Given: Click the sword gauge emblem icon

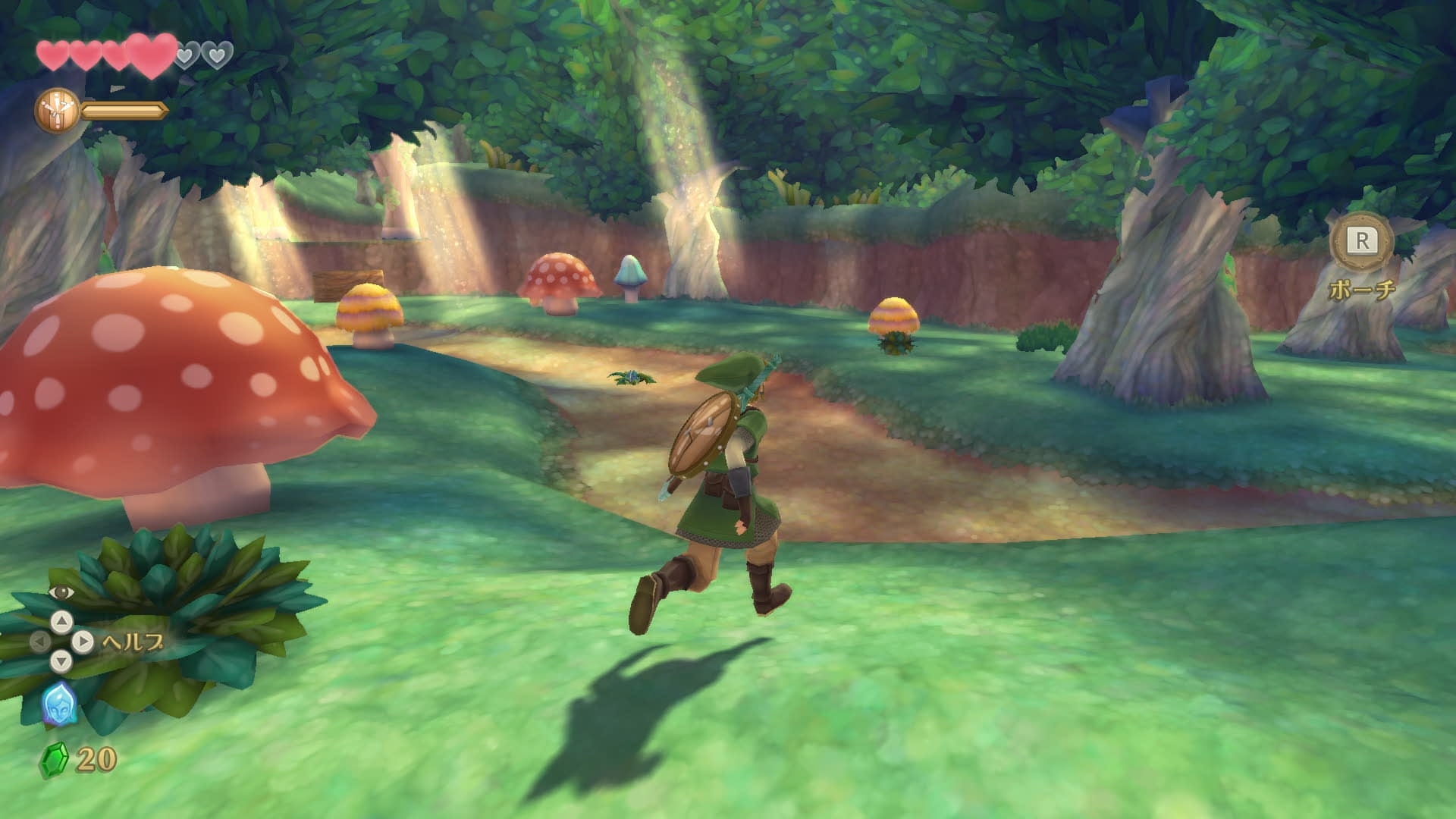Looking at the screenshot, I should pyautogui.click(x=57, y=110).
